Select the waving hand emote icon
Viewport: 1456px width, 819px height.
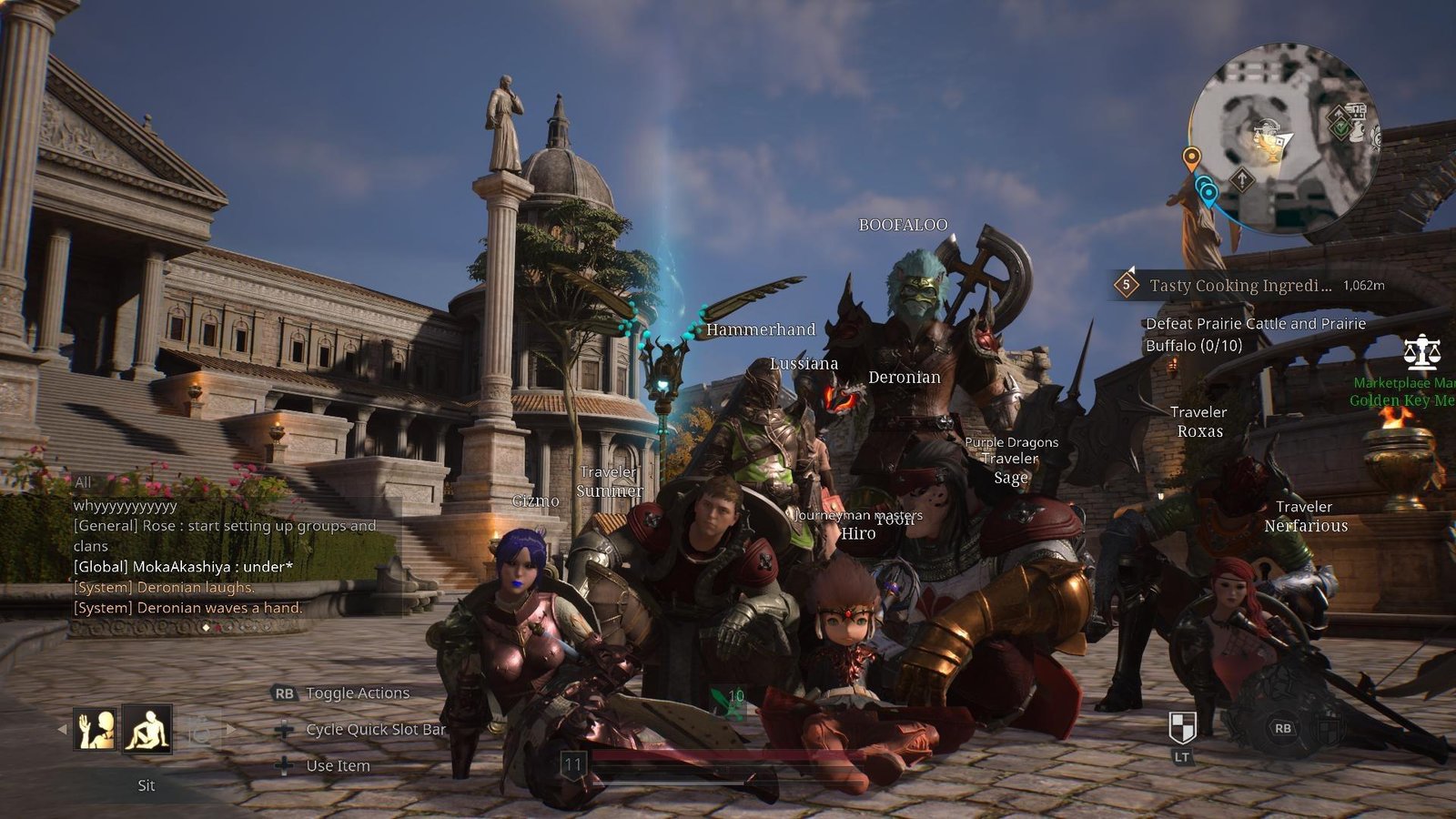click(x=96, y=729)
